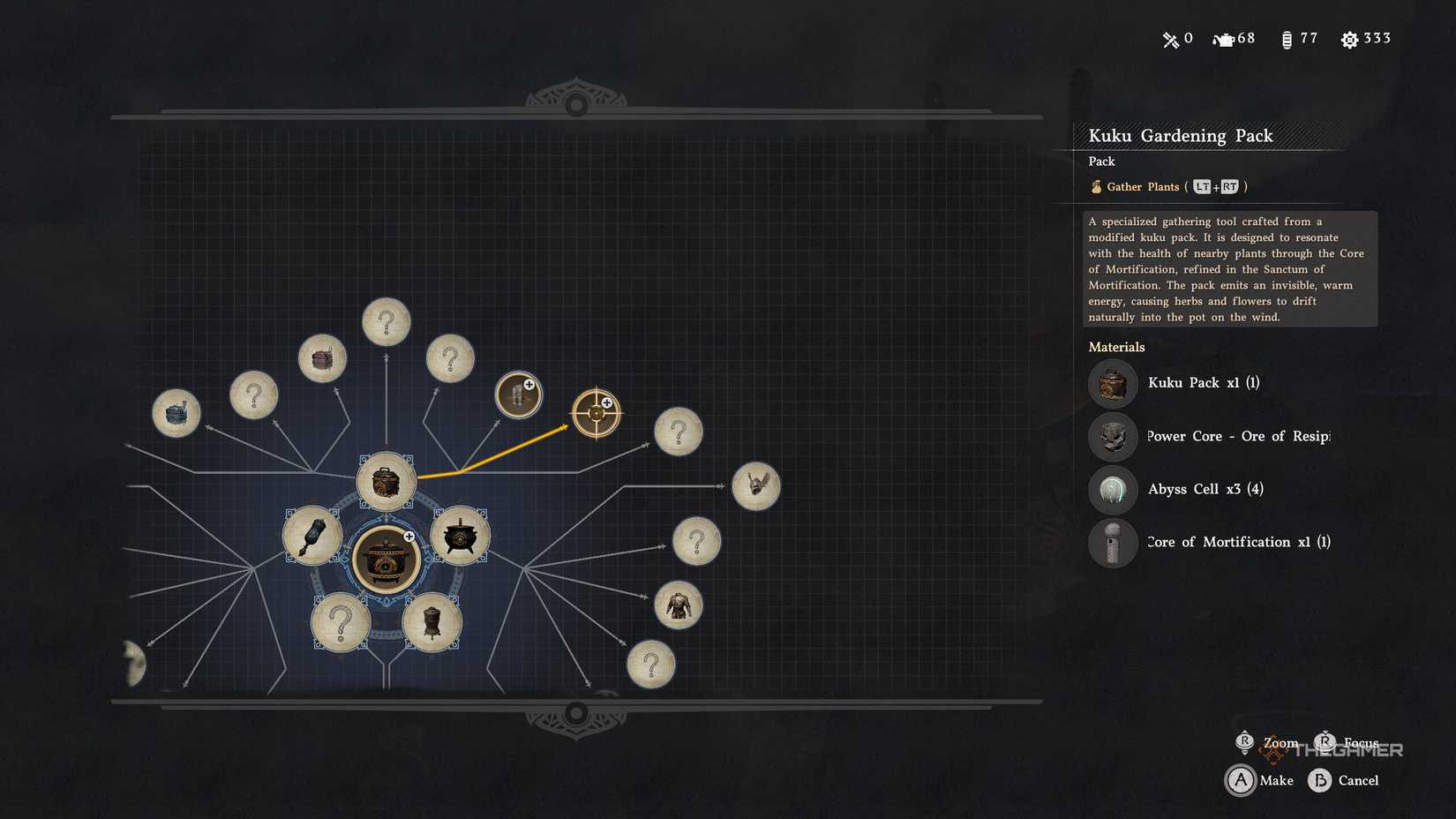The image size is (1456, 819).
Task: Select the crosshair-targeted crafting node
Action: click(x=598, y=411)
